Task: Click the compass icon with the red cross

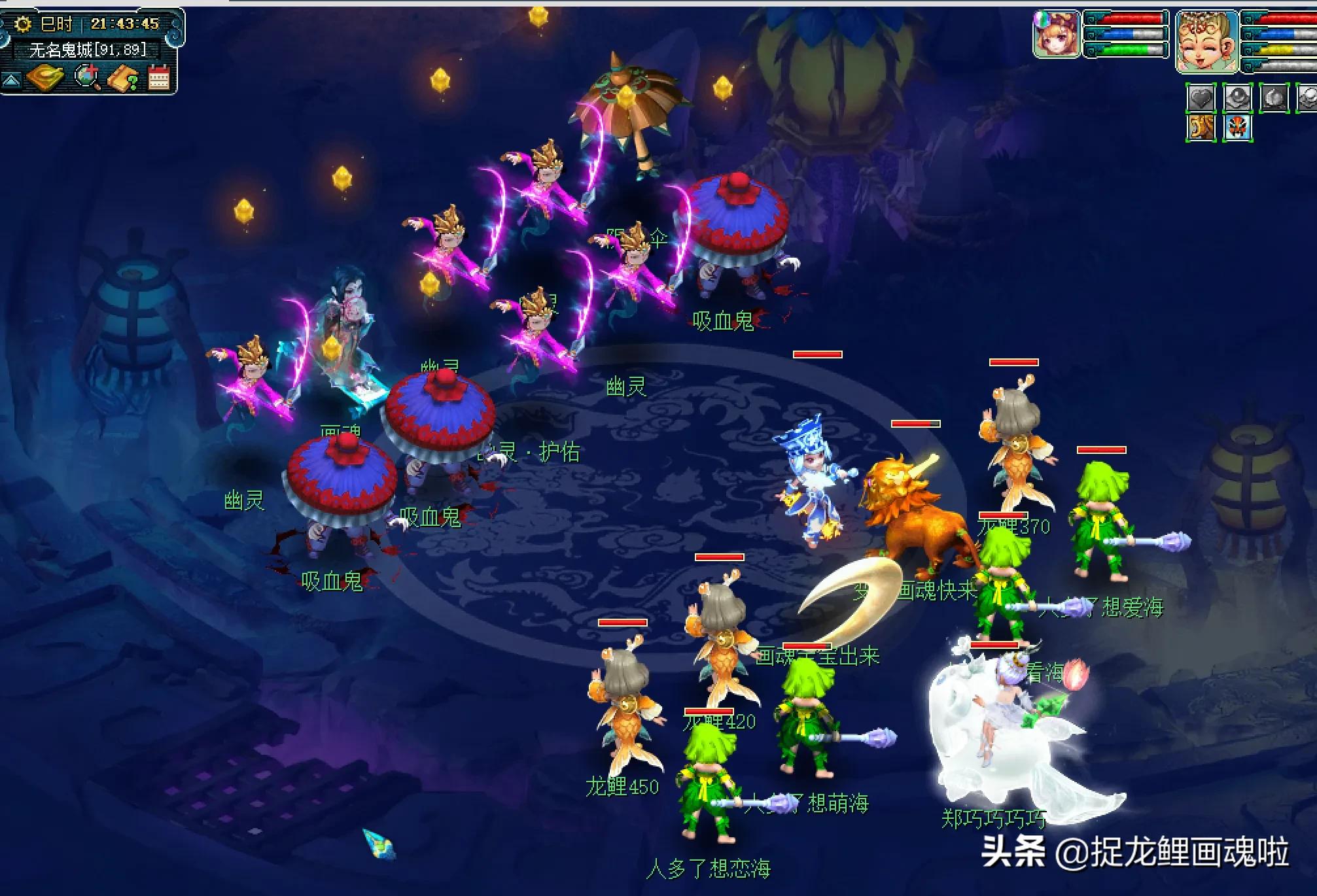Action: pyautogui.click(x=86, y=77)
